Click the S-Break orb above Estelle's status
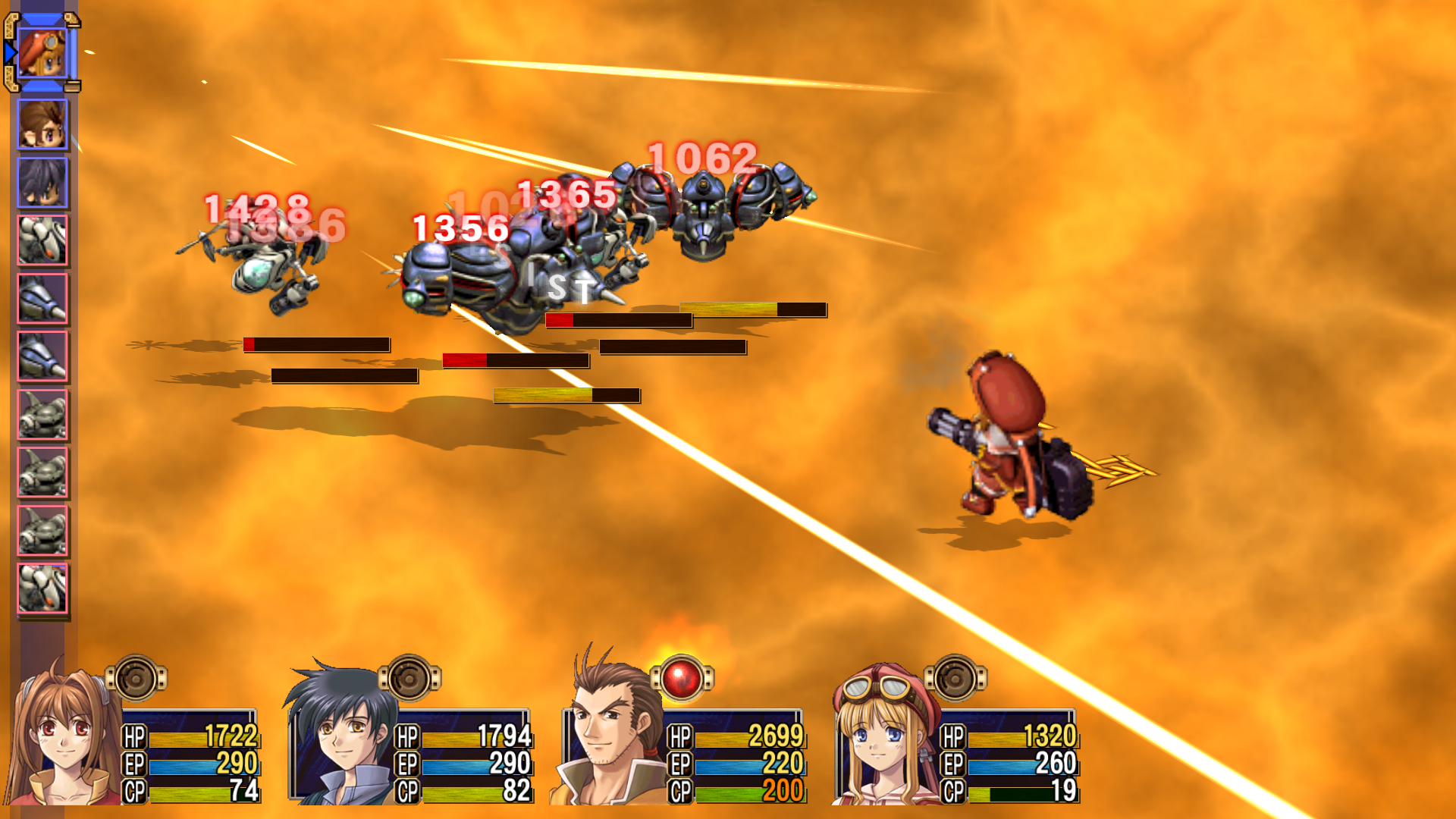 [x=136, y=678]
